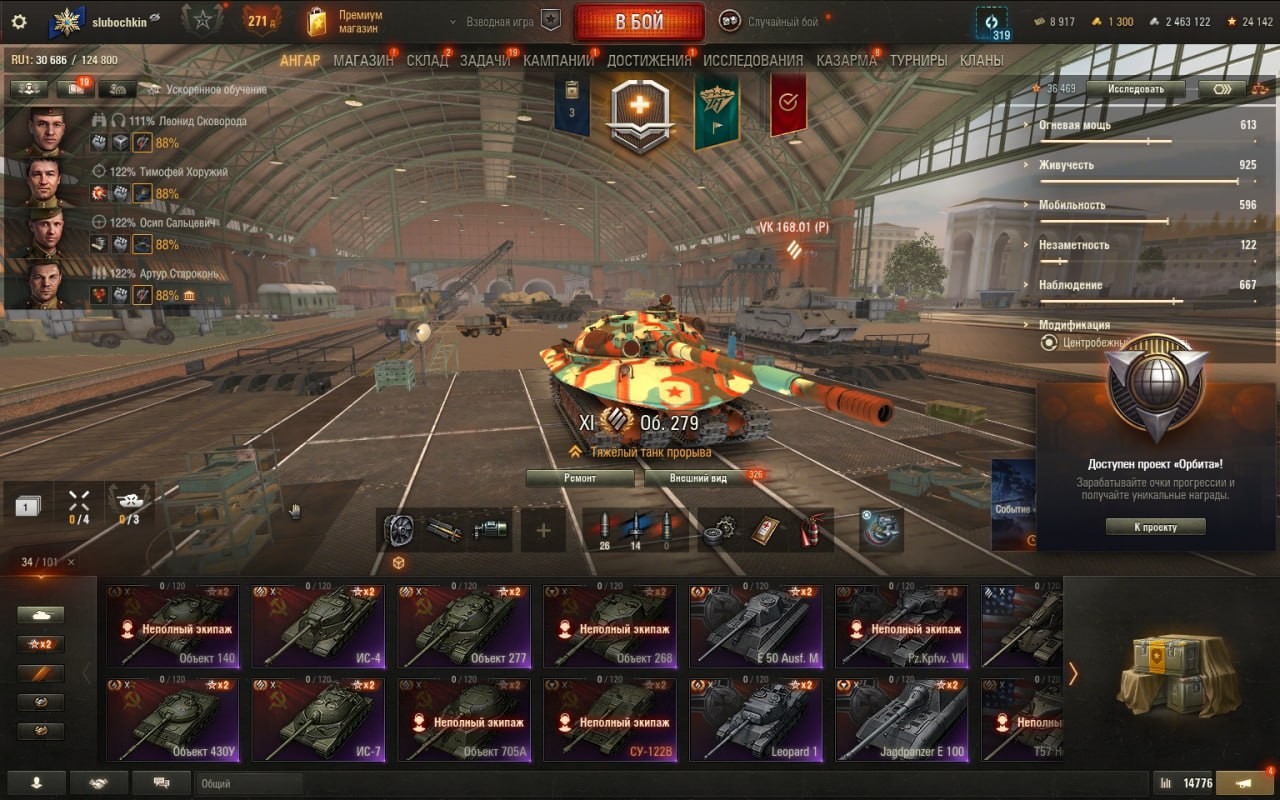The width and height of the screenshot is (1280, 800).
Task: Start battle with the В БОЙ button
Action: pyautogui.click(x=639, y=22)
